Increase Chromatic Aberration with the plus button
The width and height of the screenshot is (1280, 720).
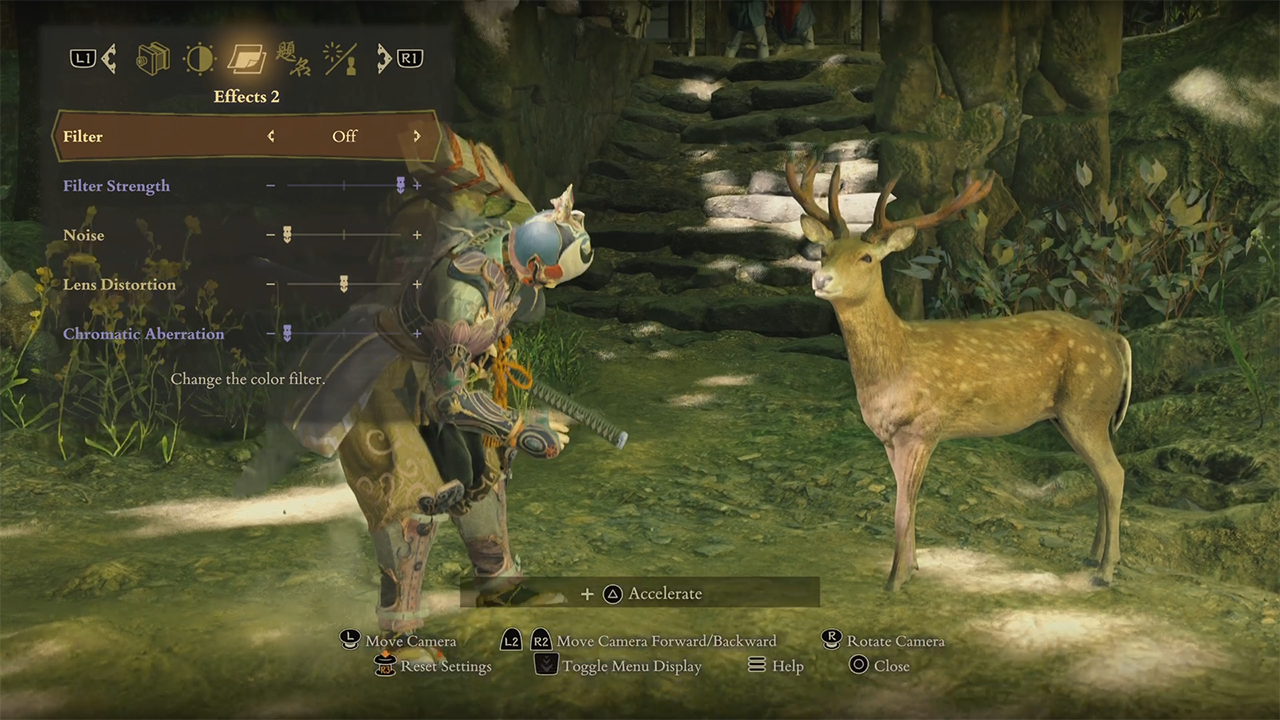[x=417, y=334]
